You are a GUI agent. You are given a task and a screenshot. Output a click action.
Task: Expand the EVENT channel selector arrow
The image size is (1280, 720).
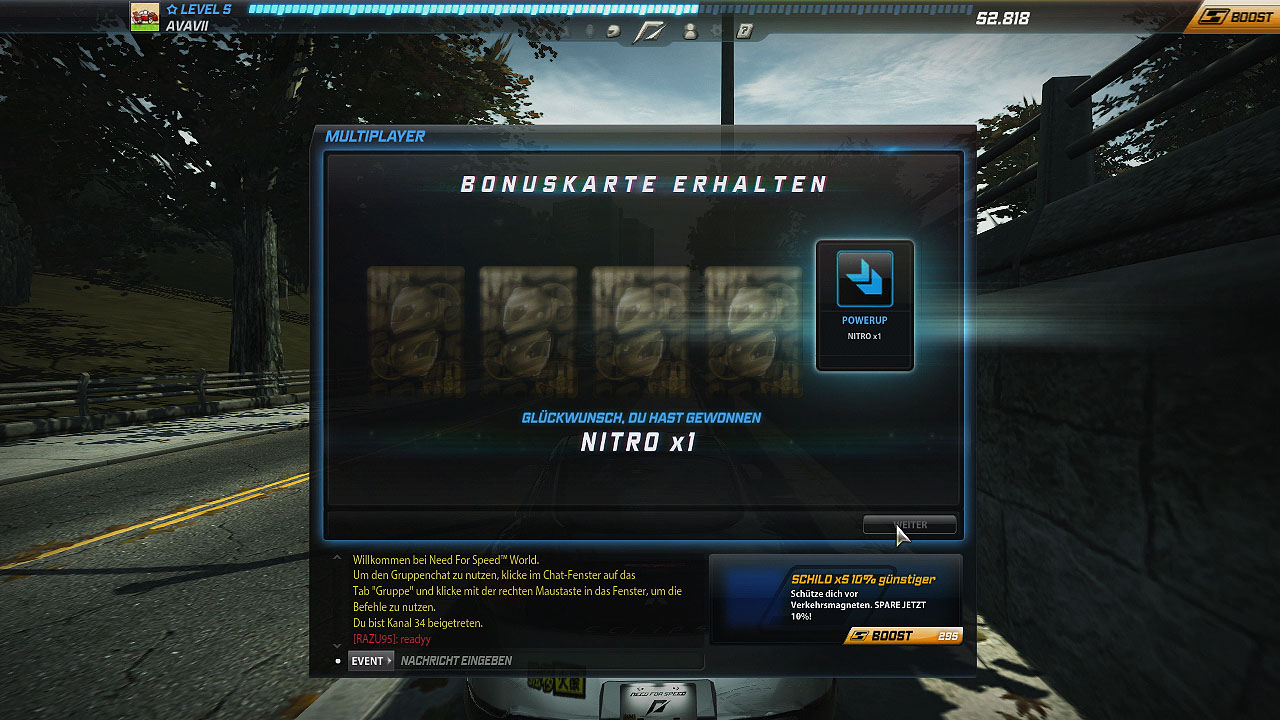(x=389, y=660)
